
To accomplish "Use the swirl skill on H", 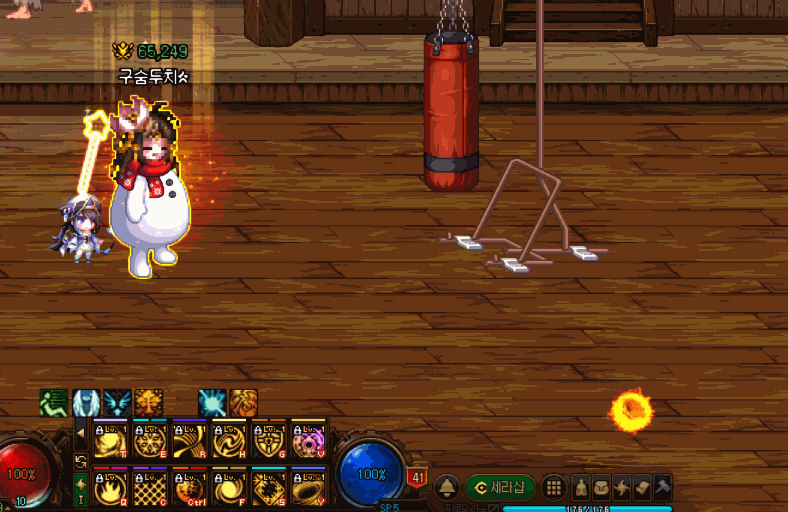I will coord(229,439).
